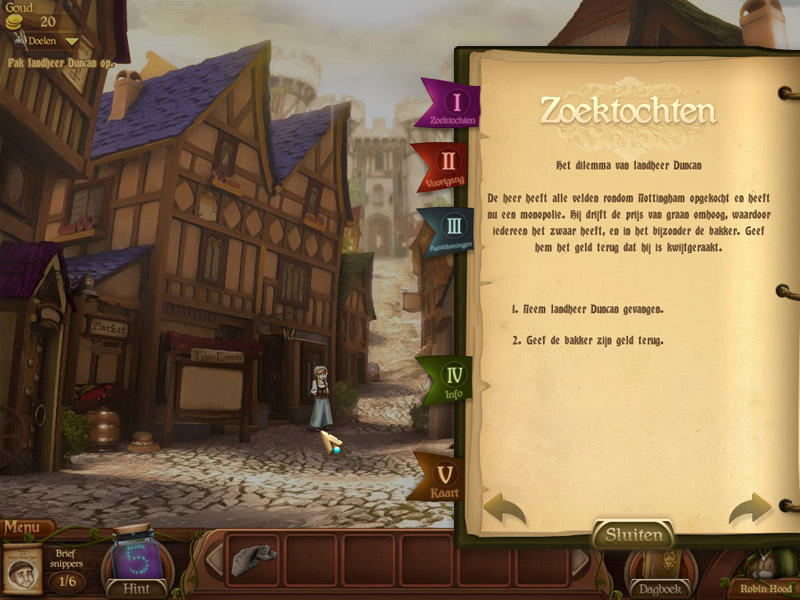This screenshot has height=600, width=800.
Task: Switch to the Zoektochten tab
Action: [449, 104]
